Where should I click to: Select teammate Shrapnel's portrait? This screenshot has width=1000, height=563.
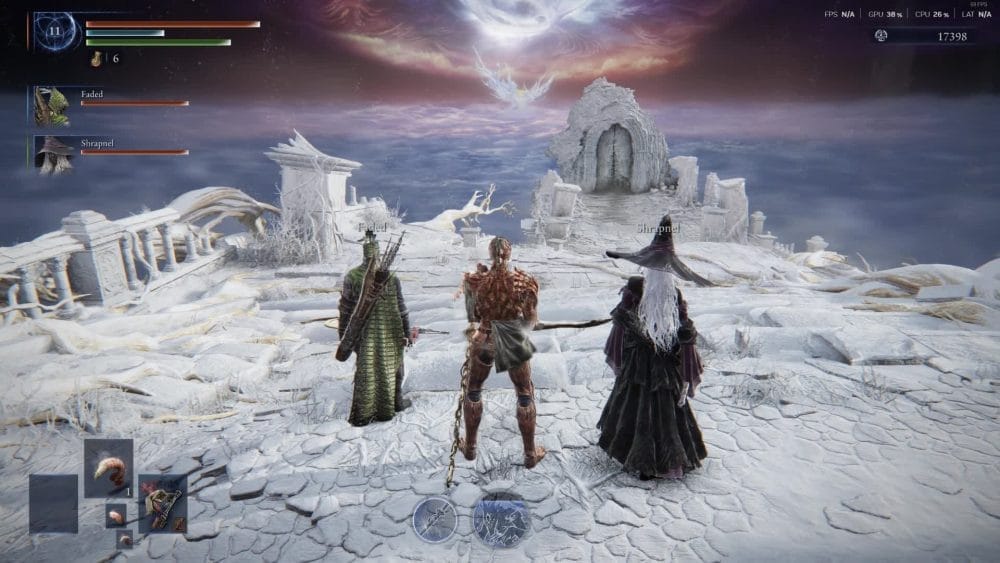point(51,154)
